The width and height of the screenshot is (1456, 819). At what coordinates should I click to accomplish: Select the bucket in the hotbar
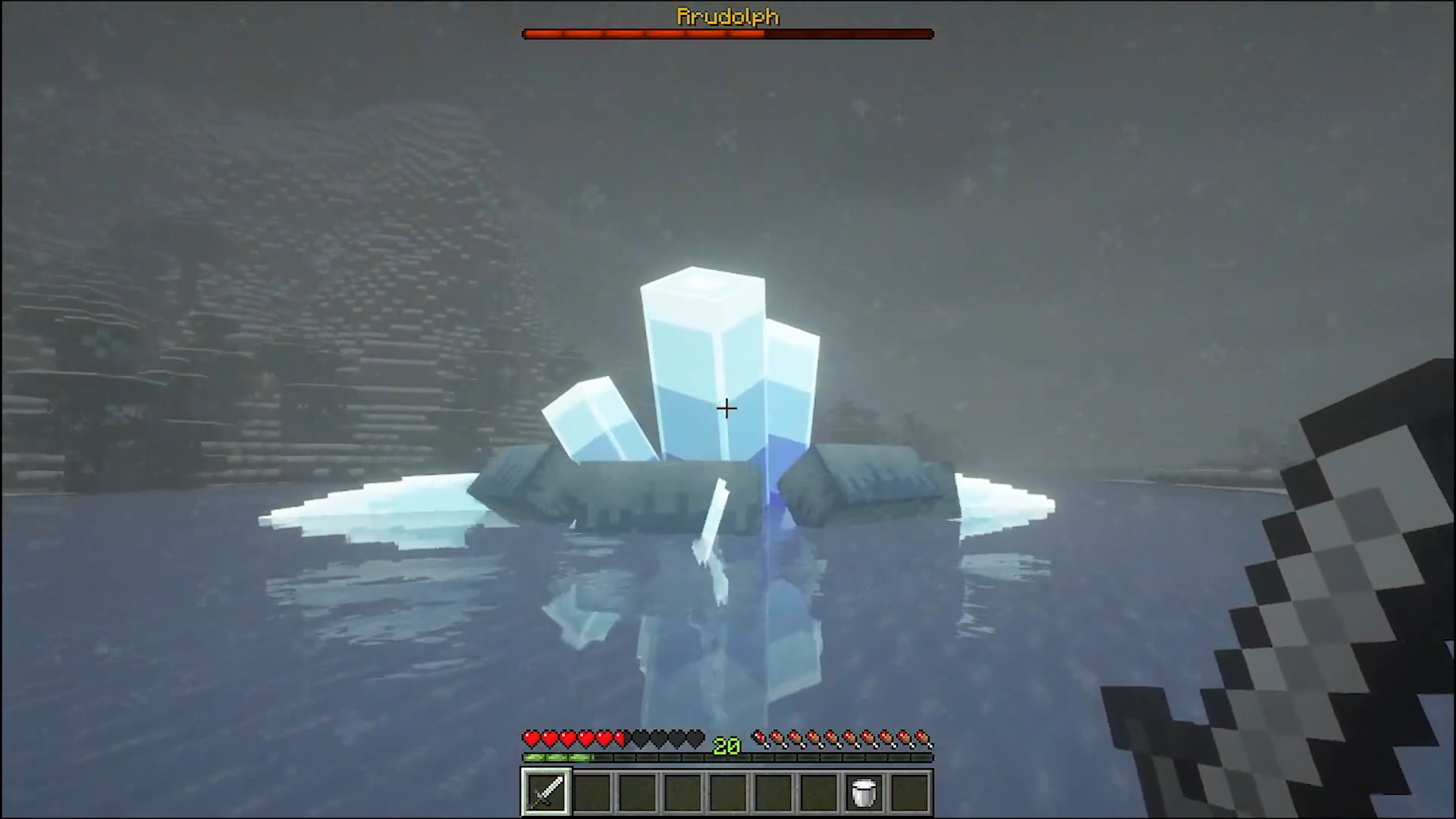[864, 791]
